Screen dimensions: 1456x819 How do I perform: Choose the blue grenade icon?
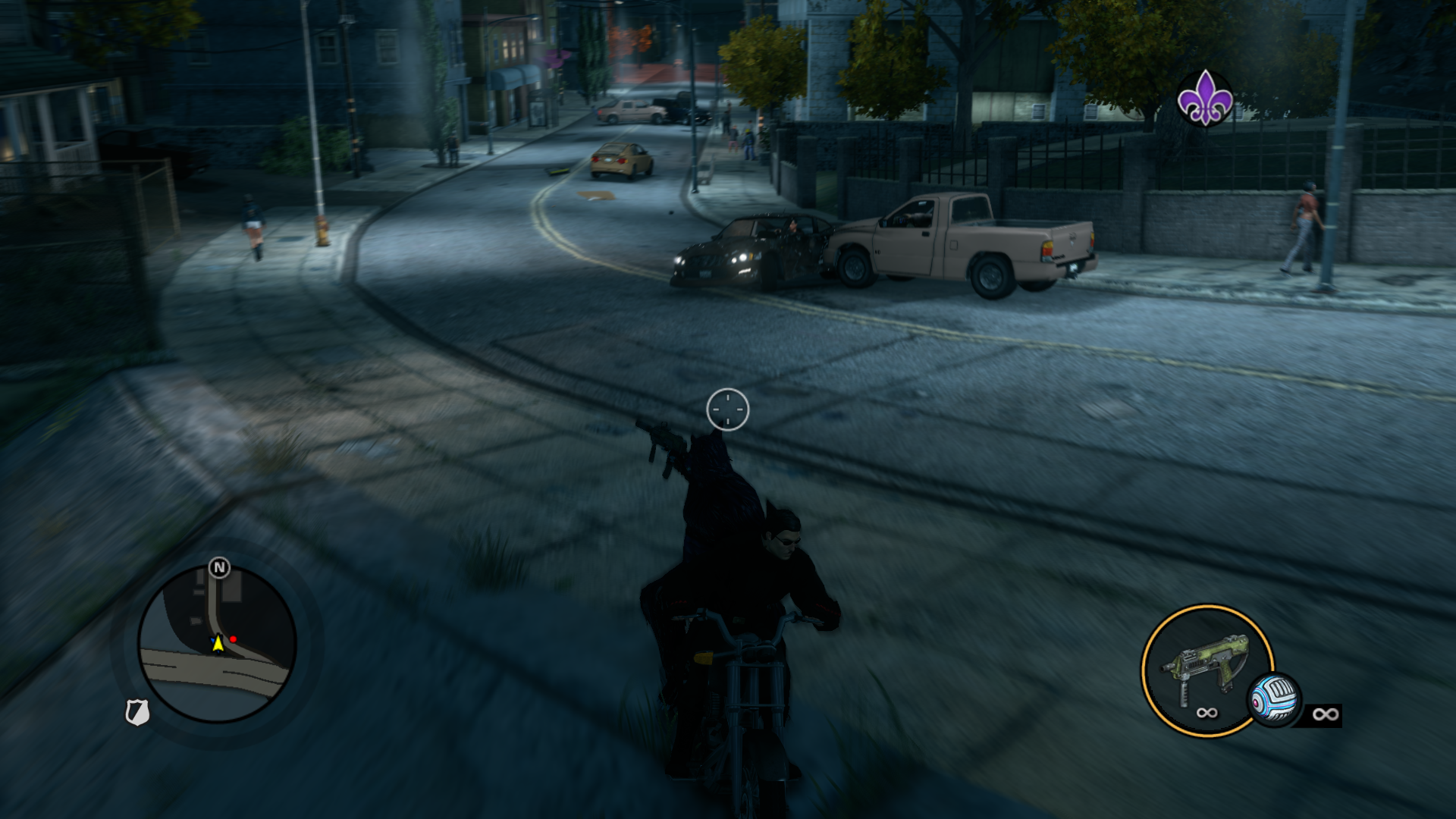(x=1274, y=699)
